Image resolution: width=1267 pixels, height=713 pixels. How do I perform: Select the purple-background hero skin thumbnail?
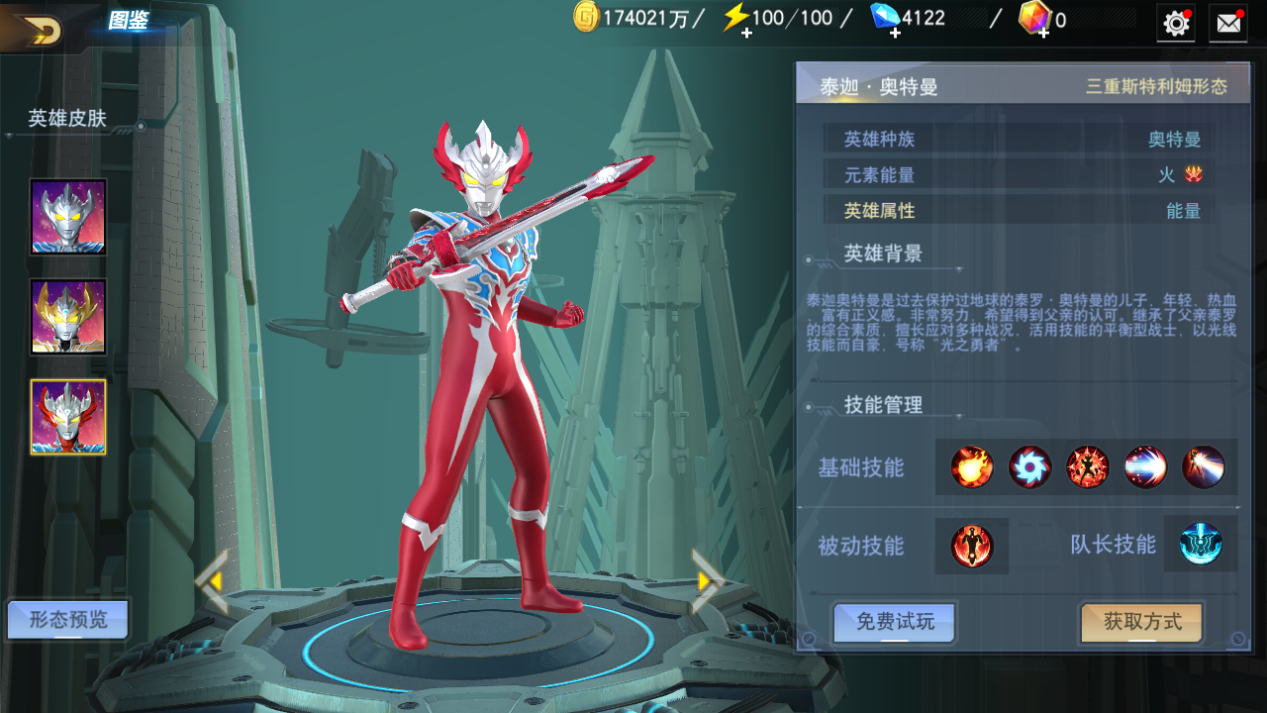click(68, 216)
